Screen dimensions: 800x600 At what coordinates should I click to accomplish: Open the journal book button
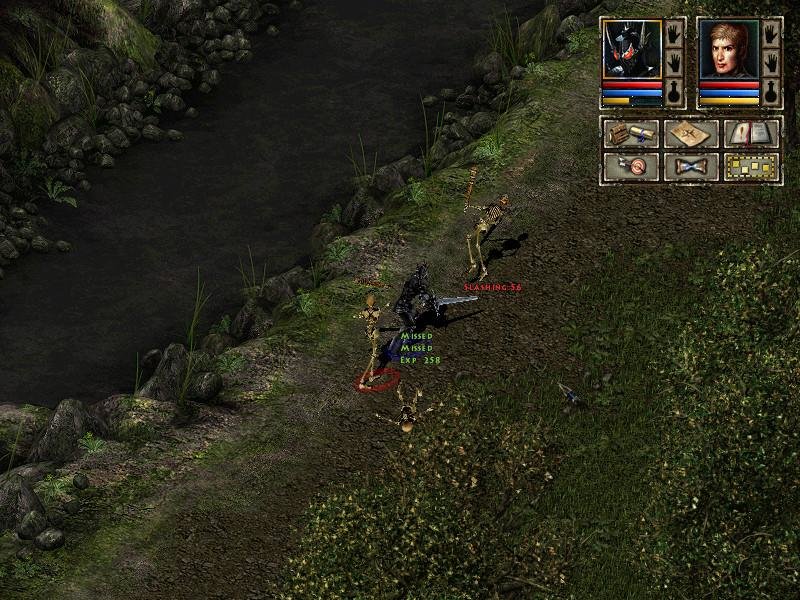752,133
